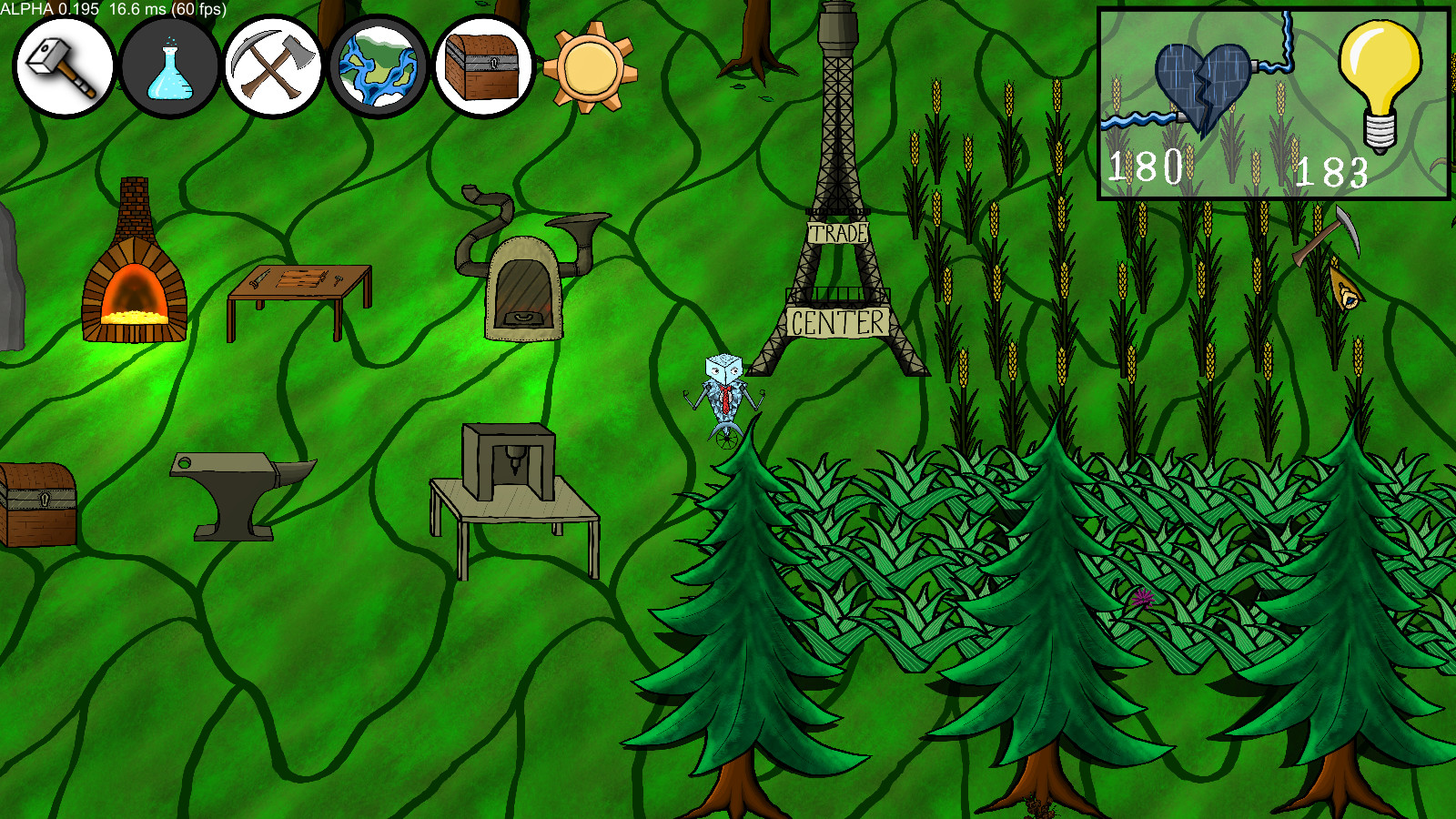This screenshot has width=1456, height=819.
Task: Select the pickaxe and axe tools icon
Action: coord(273,66)
